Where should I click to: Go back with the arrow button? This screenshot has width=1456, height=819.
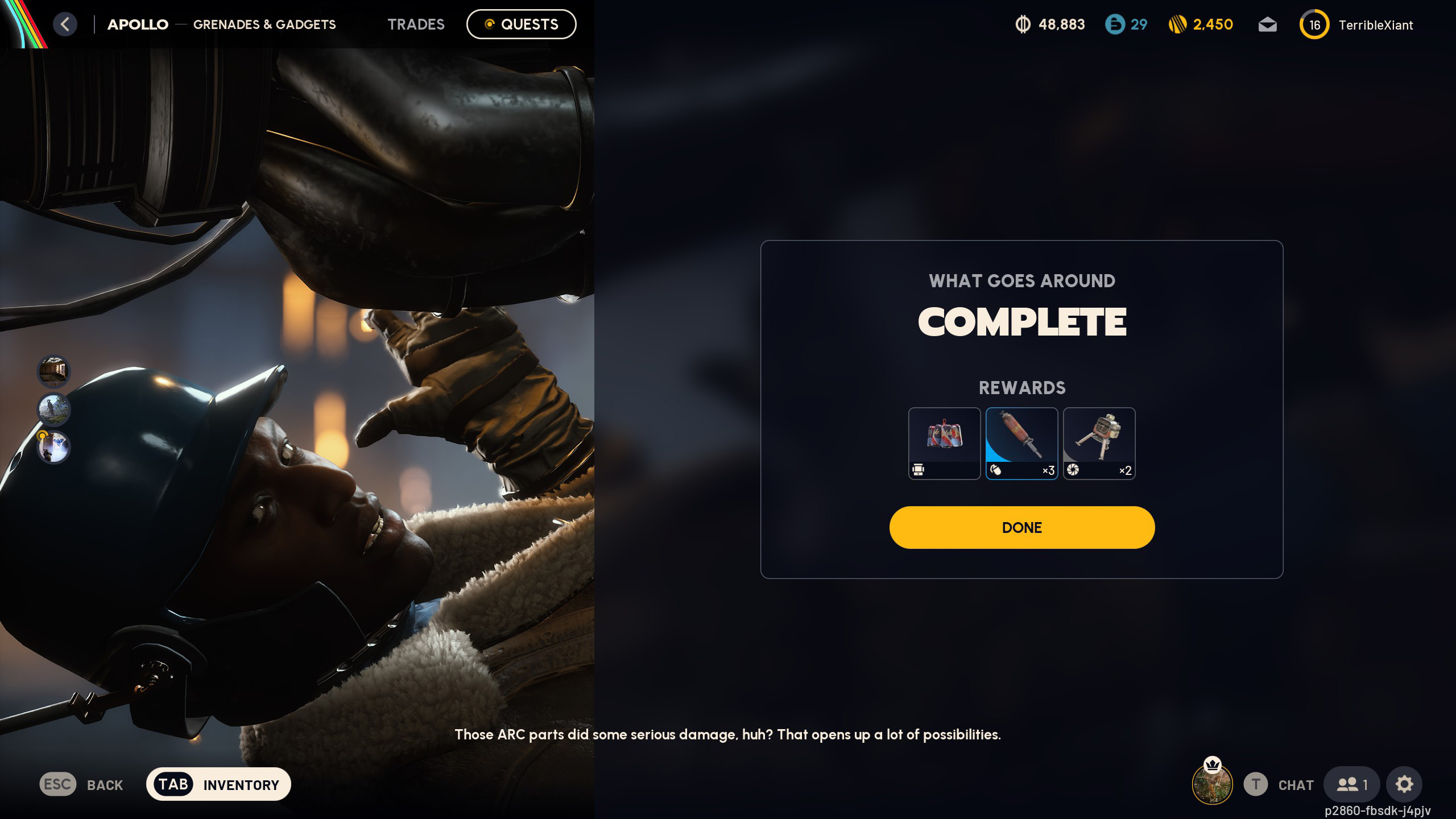[65, 24]
